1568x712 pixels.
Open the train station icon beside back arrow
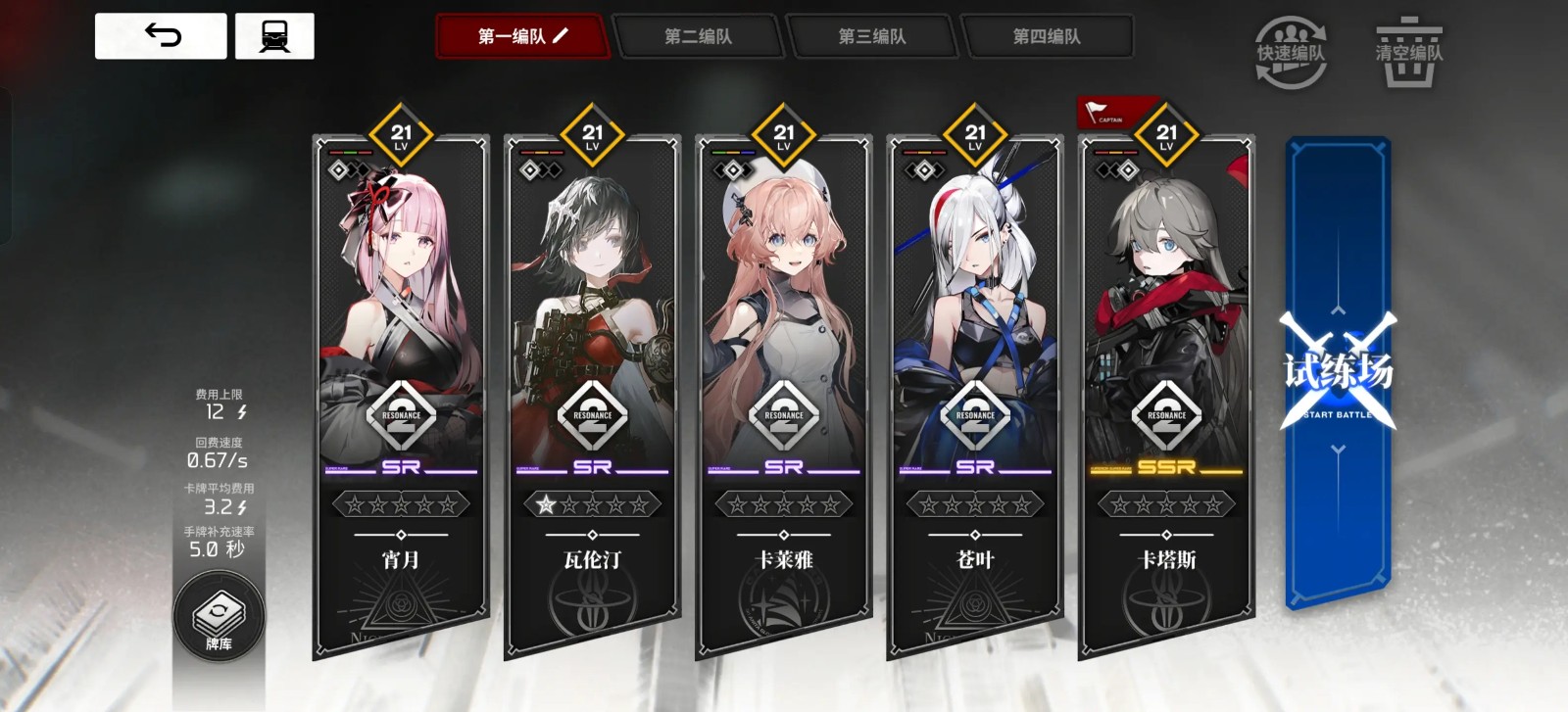276,36
